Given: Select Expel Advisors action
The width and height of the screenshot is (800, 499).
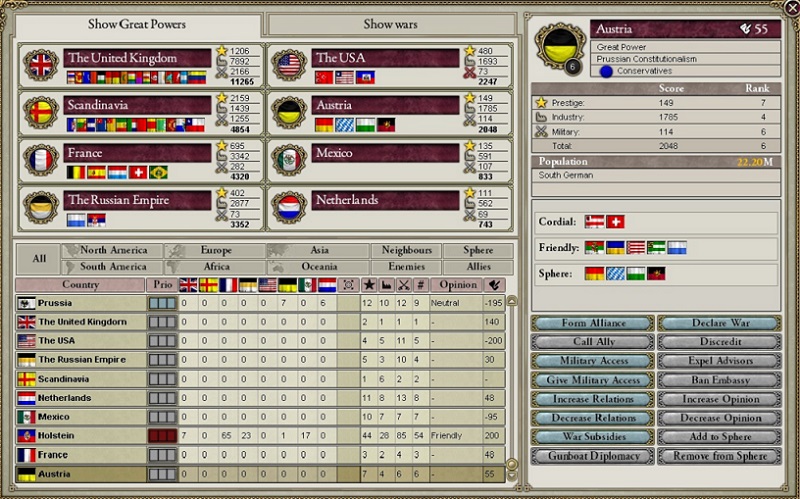Looking at the screenshot, I should click(719, 361).
